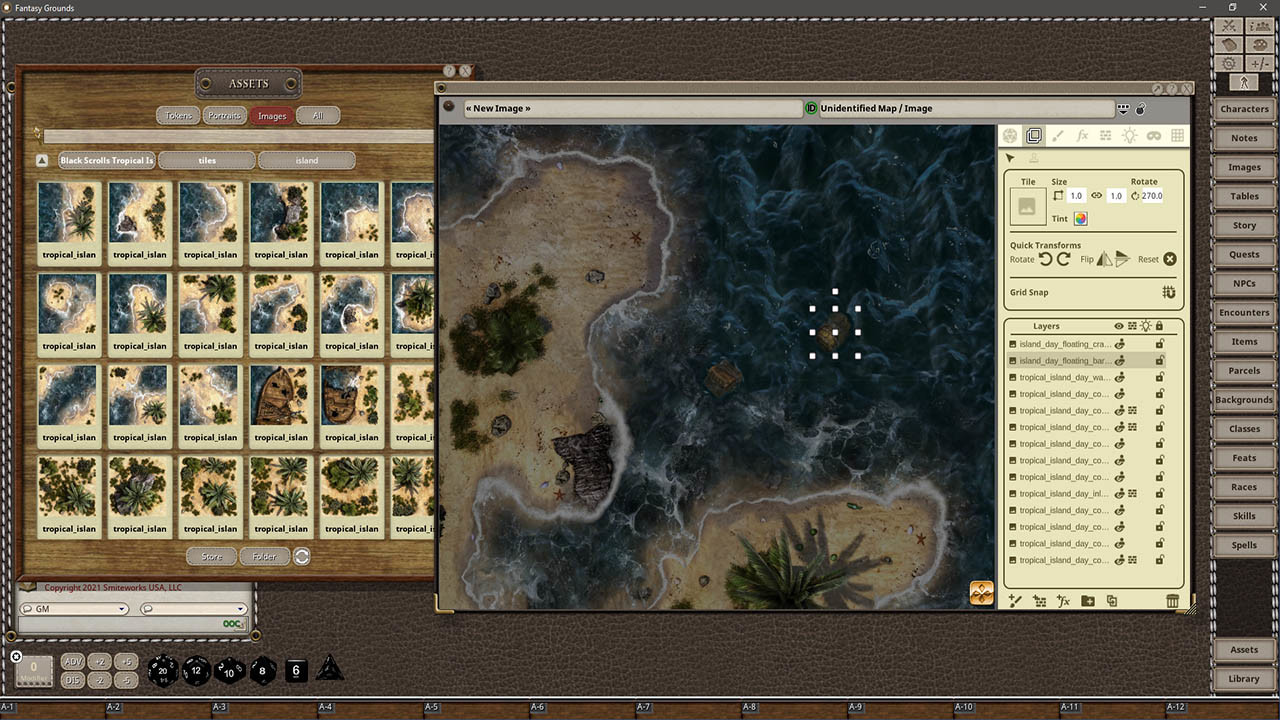Screen dimensions: 1280x720
Task: Collapse the asset filter list with the arrow button
Action: (41, 159)
